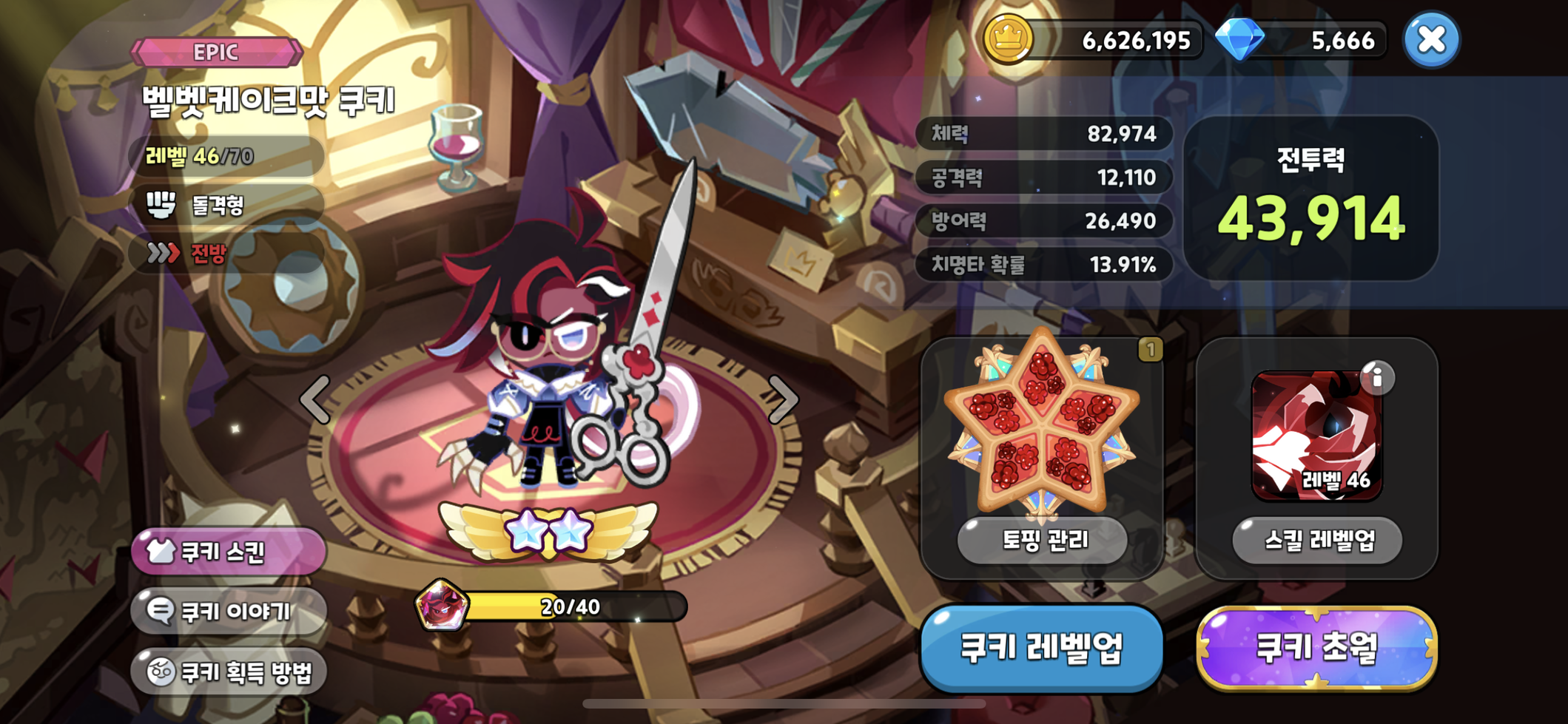Close the cookie detail screen
Viewport: 1568px width, 724px height.
point(1431,40)
